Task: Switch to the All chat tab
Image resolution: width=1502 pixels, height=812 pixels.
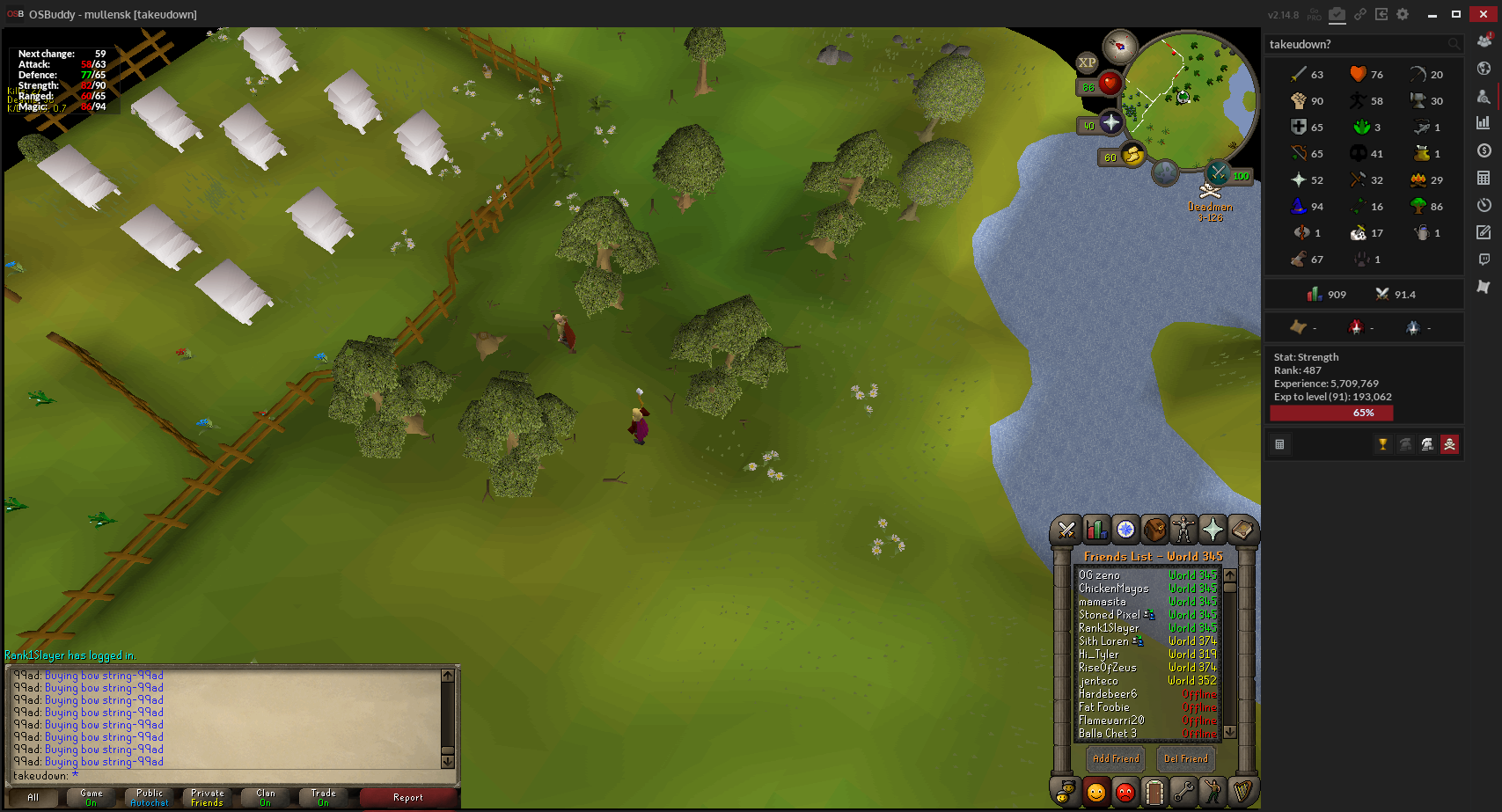Action: point(33,797)
